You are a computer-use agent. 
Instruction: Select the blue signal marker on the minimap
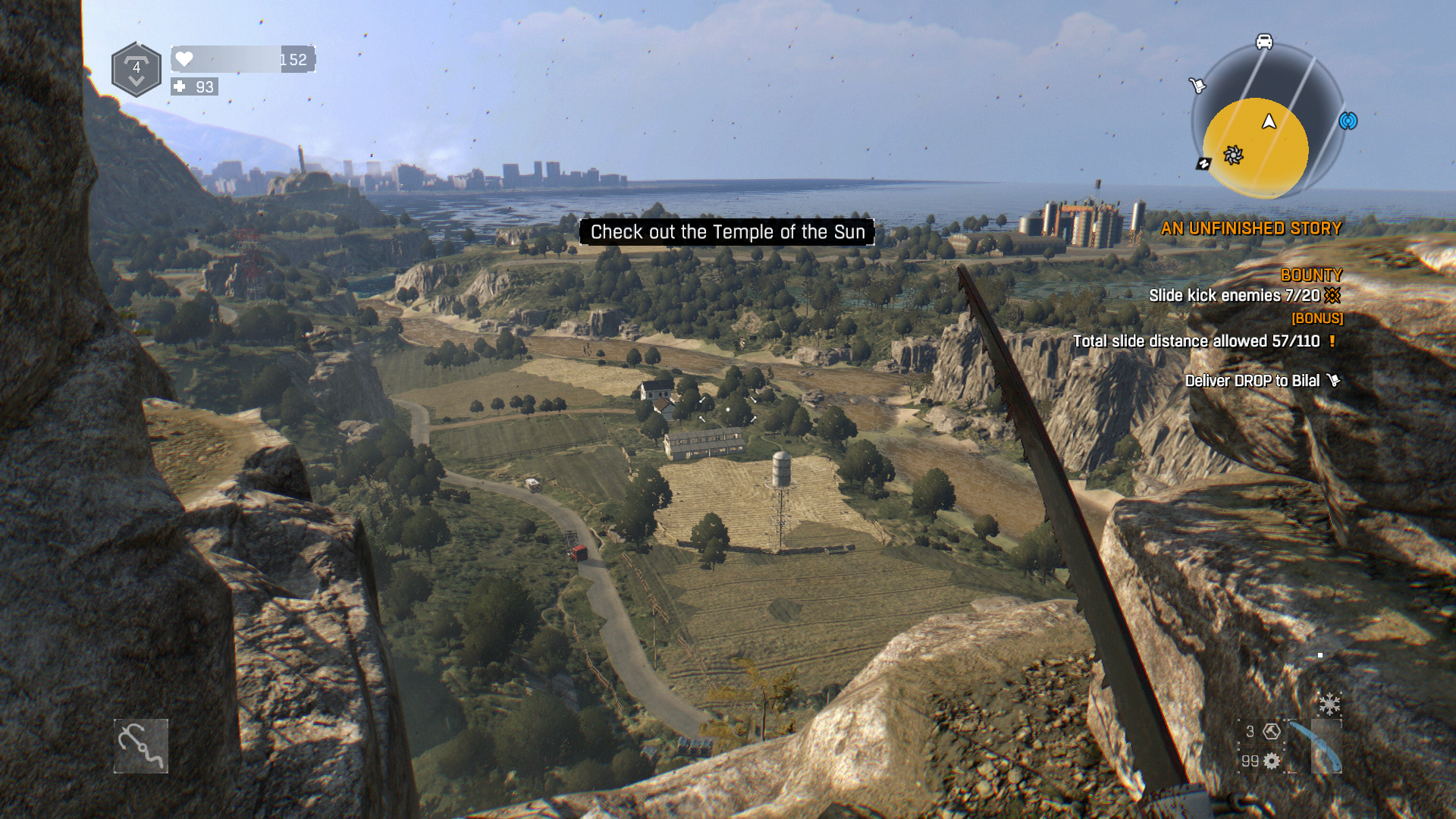click(1348, 121)
